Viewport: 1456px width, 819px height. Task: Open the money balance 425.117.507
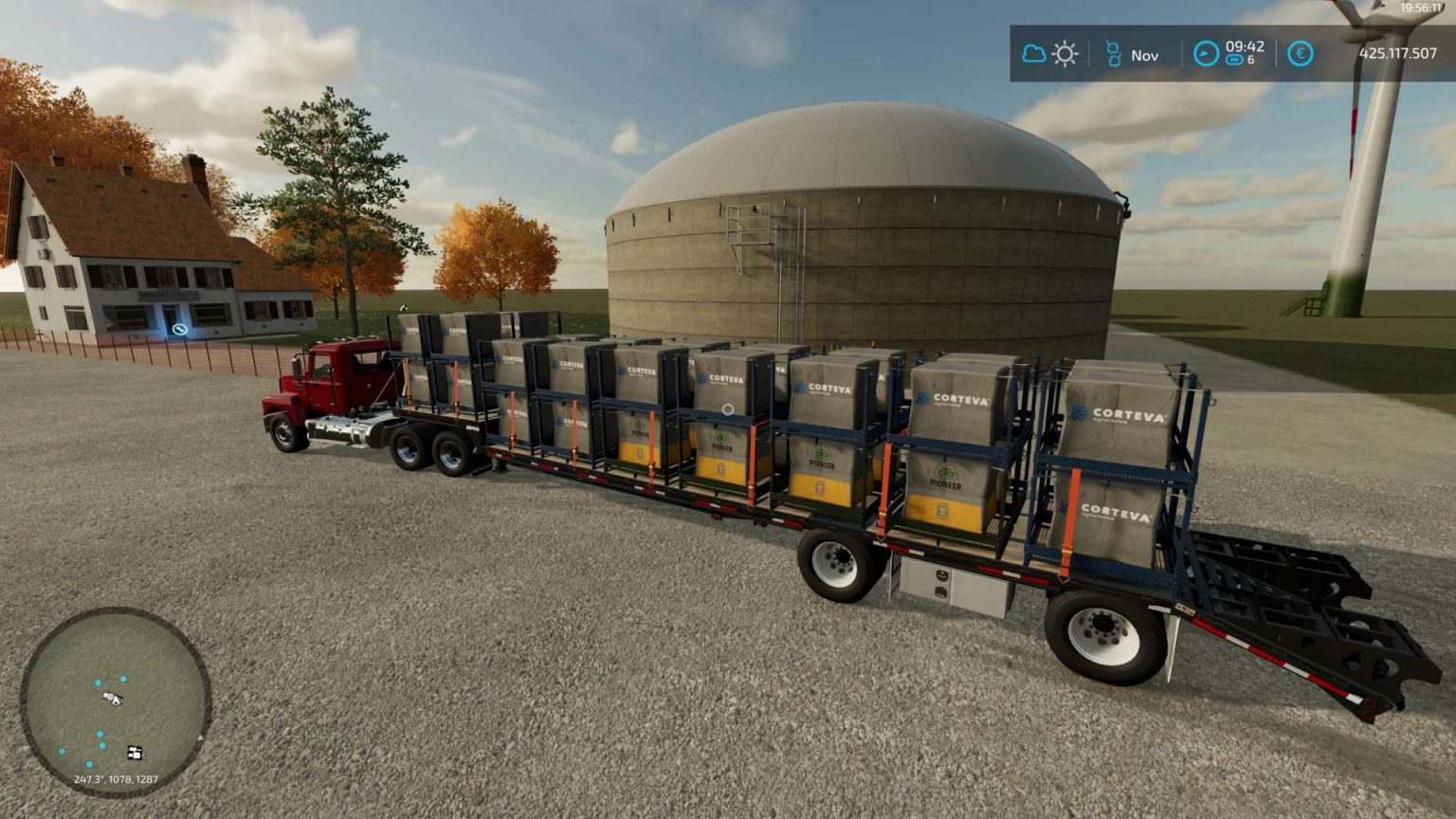(x=1398, y=54)
